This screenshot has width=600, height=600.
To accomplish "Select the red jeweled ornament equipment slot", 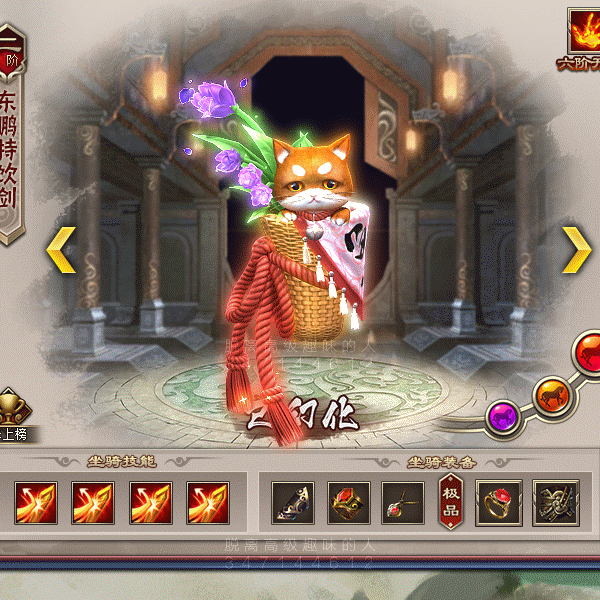I will (x=349, y=503).
